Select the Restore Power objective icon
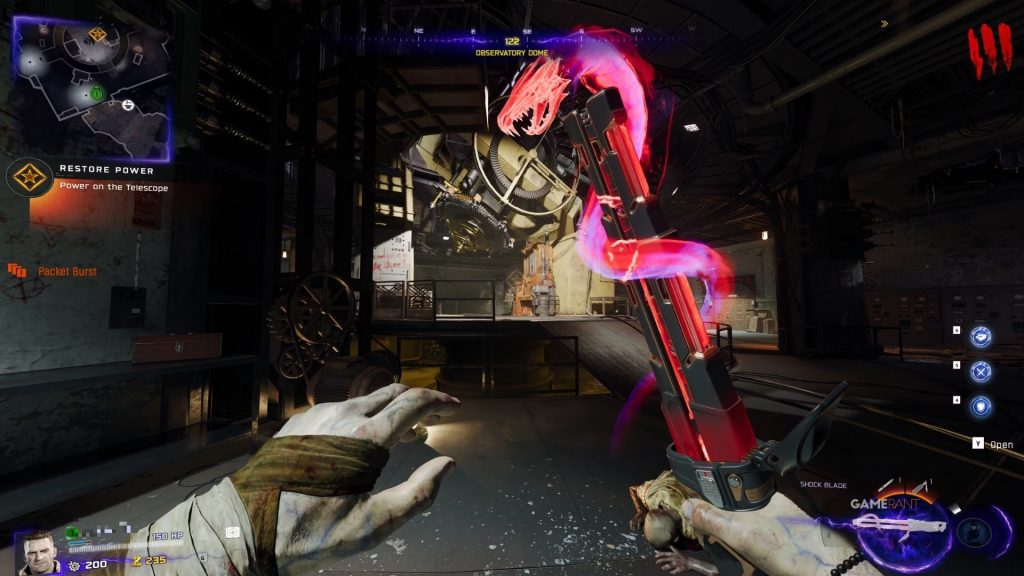 [x=28, y=177]
